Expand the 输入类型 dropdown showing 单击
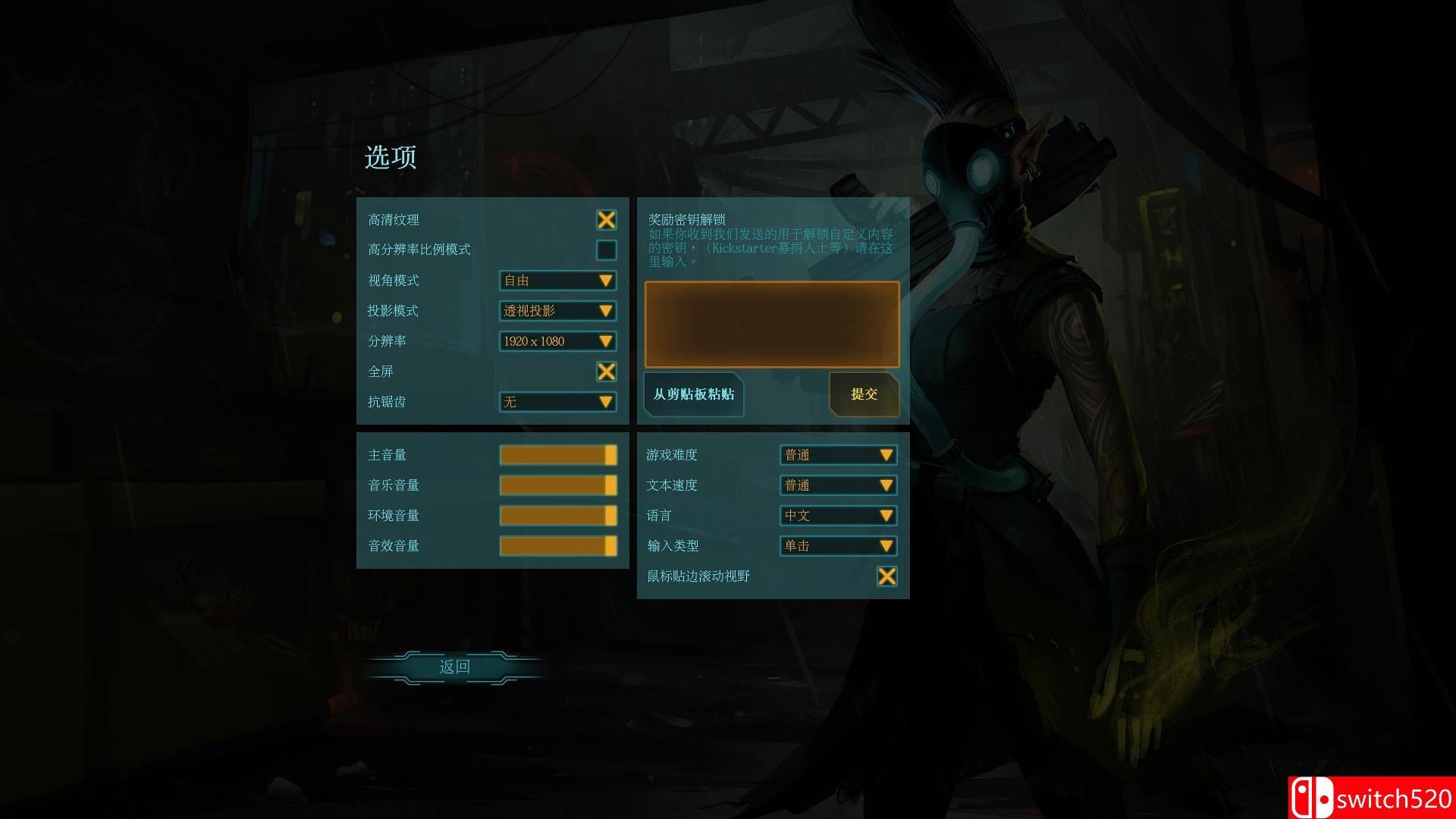Image resolution: width=1456 pixels, height=819 pixels. (x=838, y=546)
